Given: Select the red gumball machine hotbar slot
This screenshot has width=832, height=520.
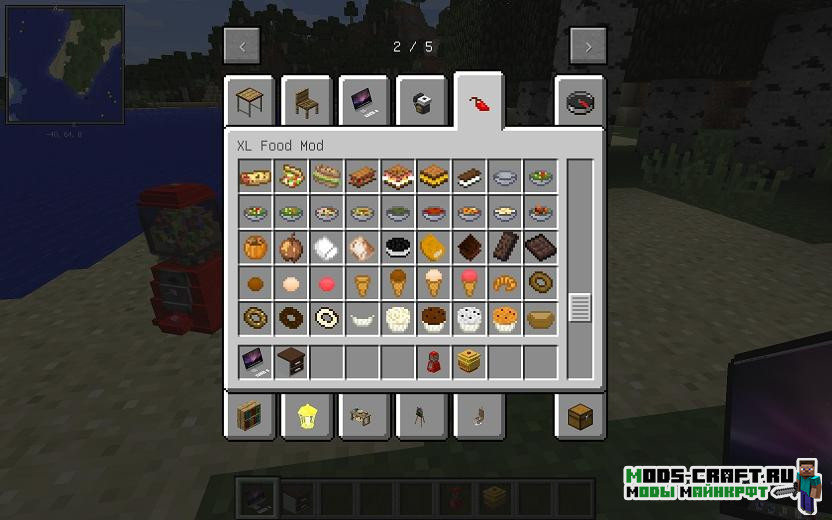Looking at the screenshot, I should tap(434, 361).
